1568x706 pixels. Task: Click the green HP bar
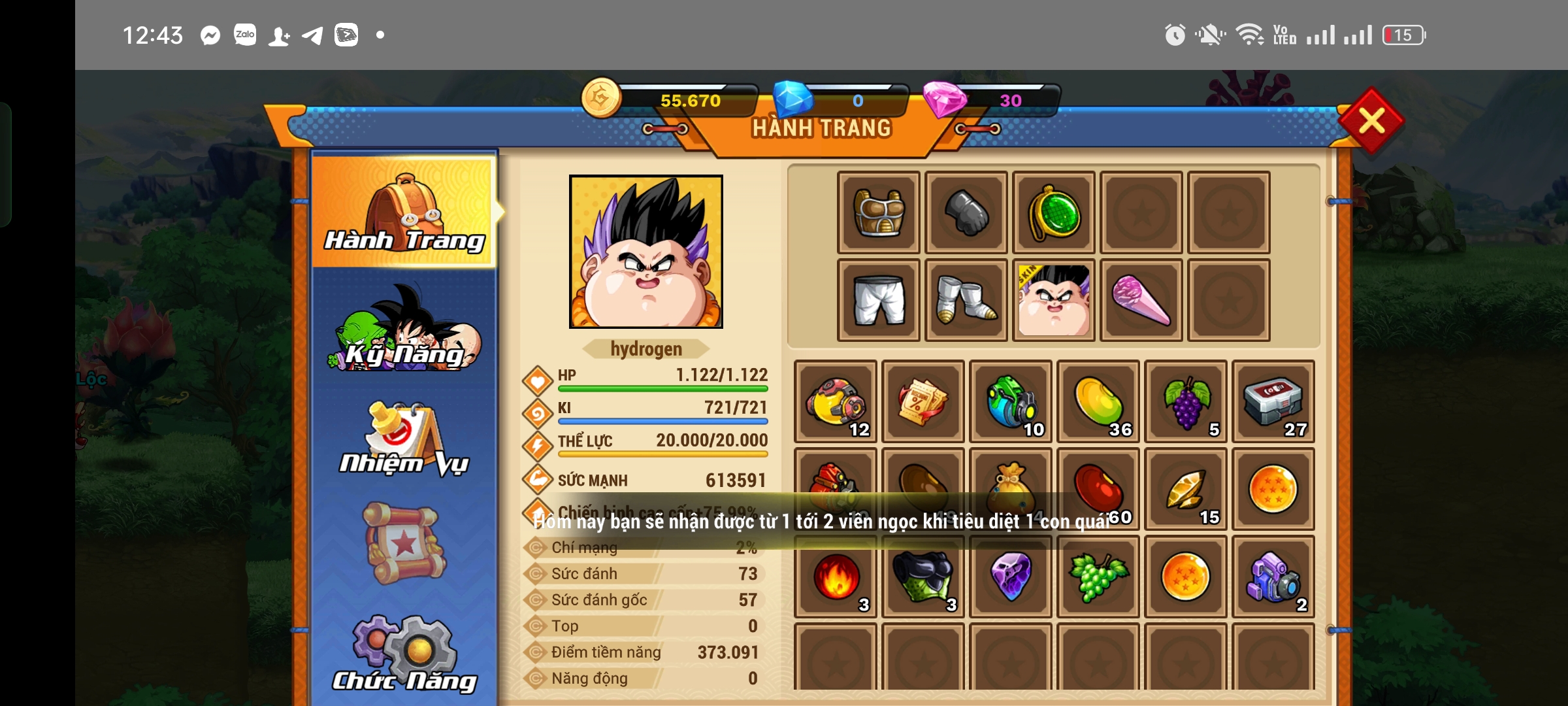pyautogui.click(x=663, y=388)
